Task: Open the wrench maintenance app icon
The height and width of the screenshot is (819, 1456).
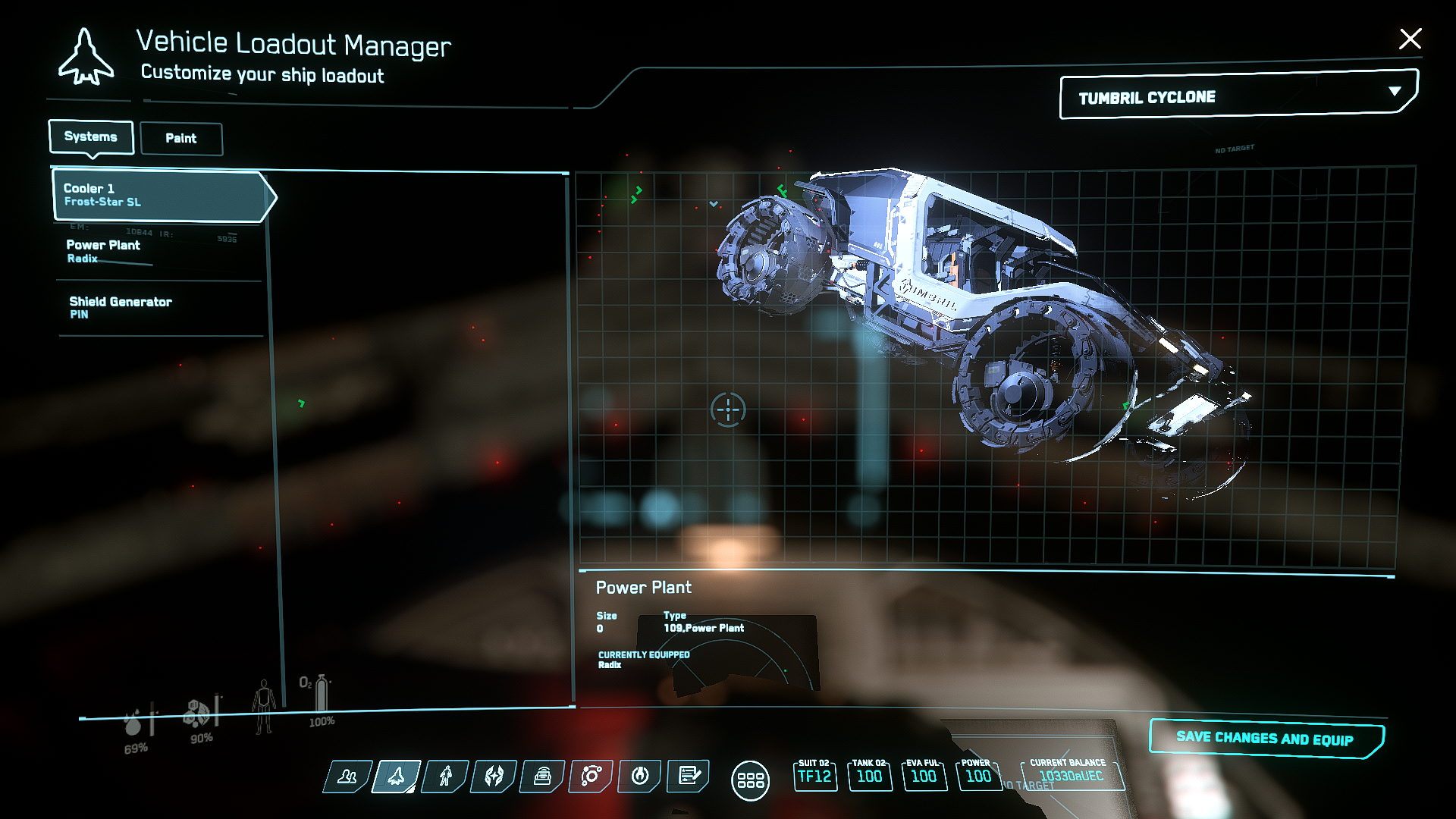Action: 640,777
